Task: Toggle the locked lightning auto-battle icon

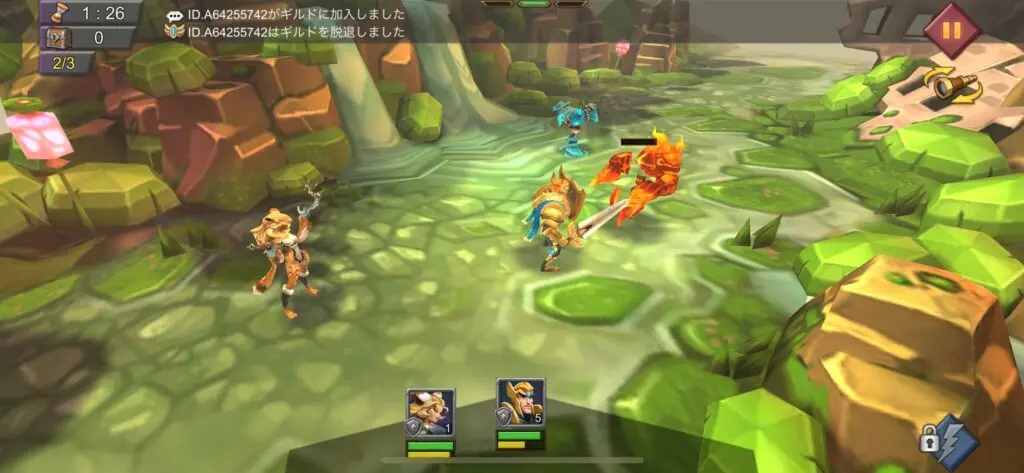Action: click(946, 438)
